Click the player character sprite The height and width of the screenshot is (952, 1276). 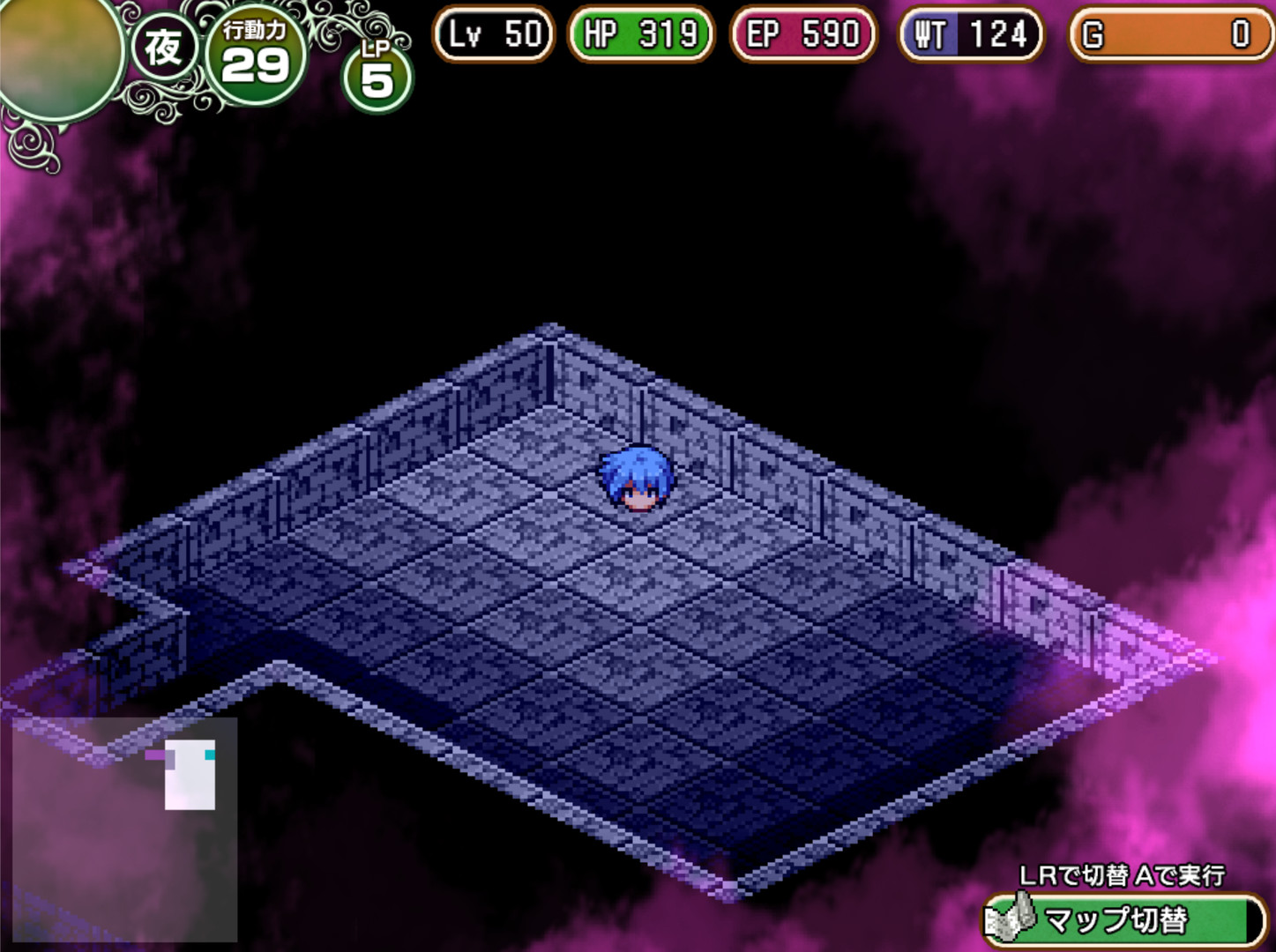coord(637,480)
